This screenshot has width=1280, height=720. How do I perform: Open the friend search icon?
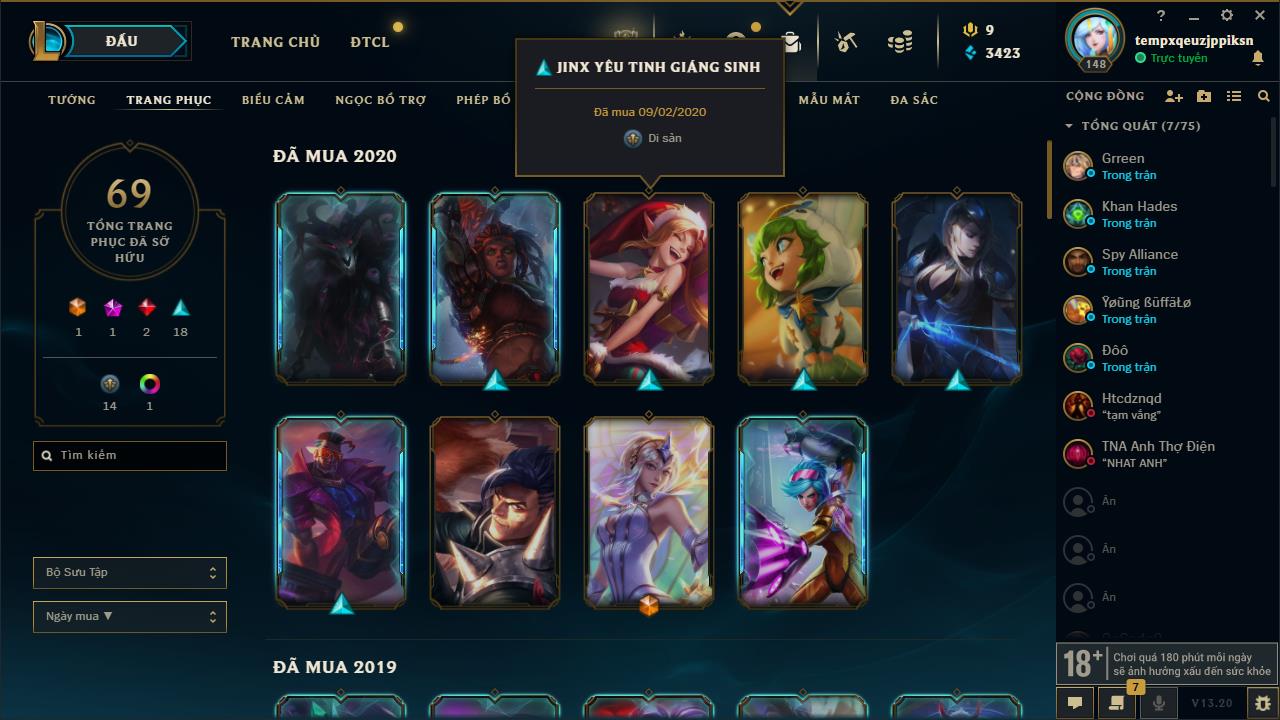(1262, 97)
